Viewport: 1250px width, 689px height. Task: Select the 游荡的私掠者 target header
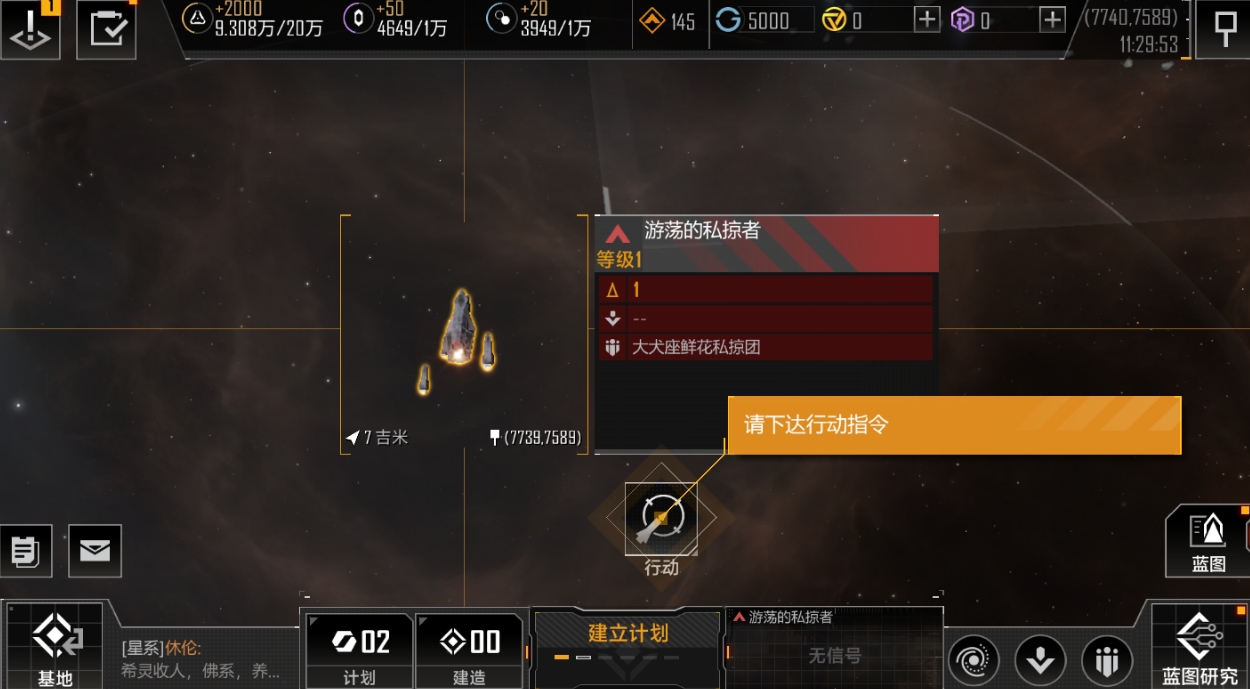[766, 232]
